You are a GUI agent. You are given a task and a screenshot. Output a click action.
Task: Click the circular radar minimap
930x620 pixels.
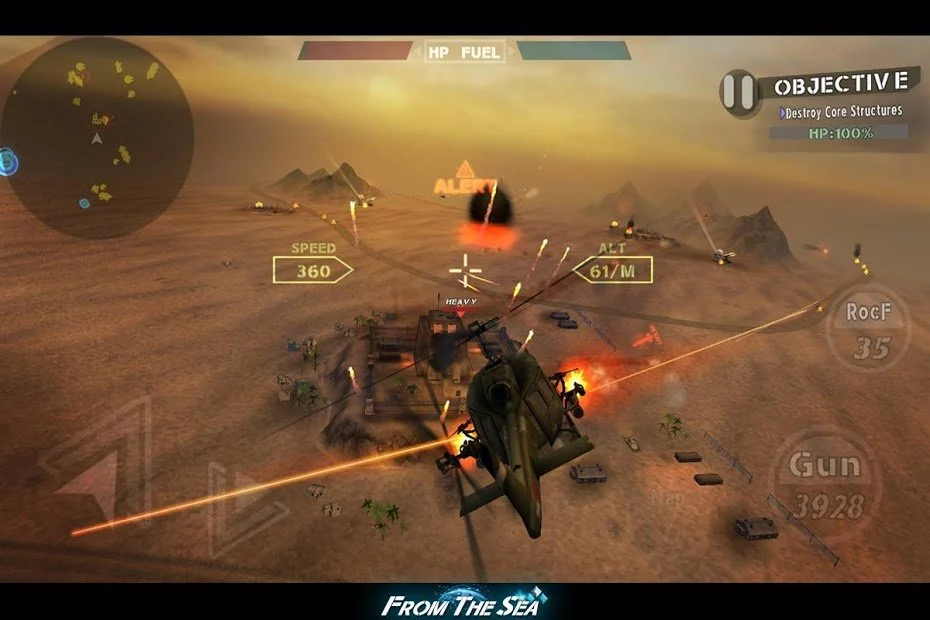tap(96, 137)
